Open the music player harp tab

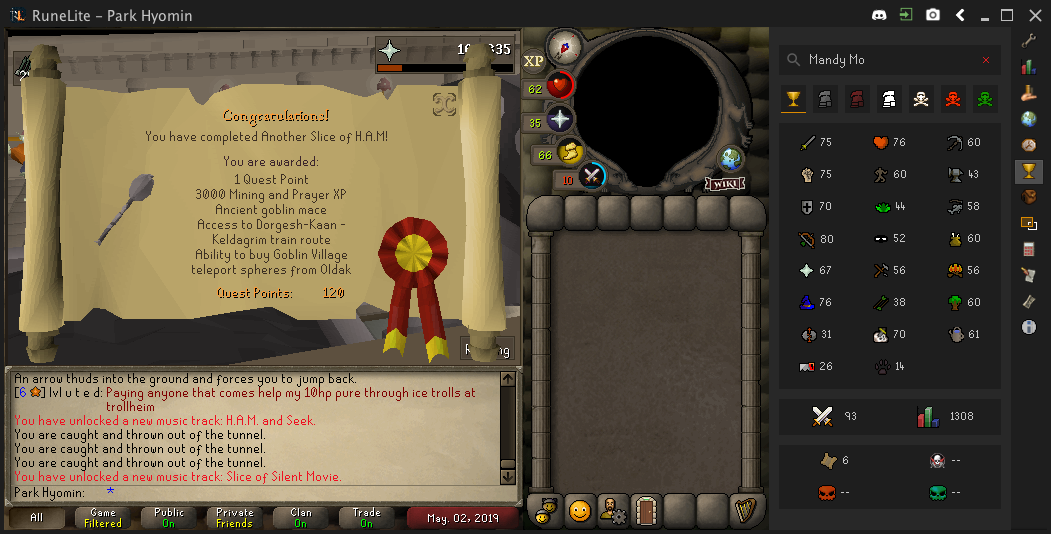coord(745,510)
